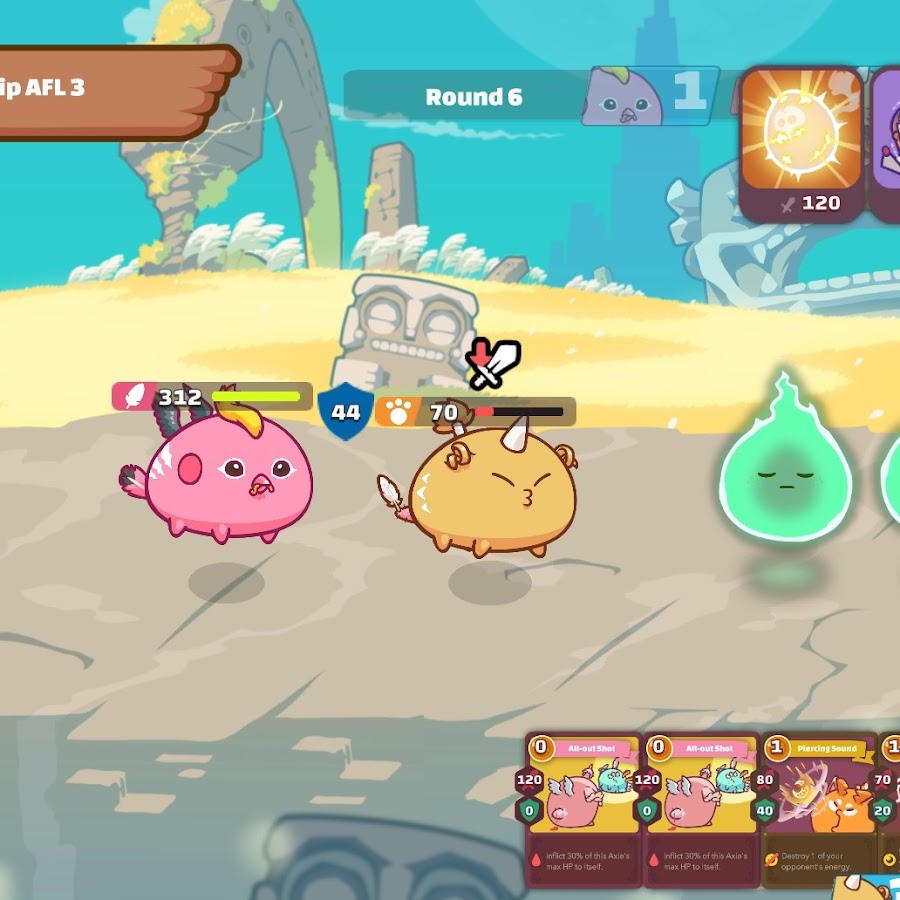900x900 pixels.
Task: Open the glowing skull egg card
Action: pos(802,143)
